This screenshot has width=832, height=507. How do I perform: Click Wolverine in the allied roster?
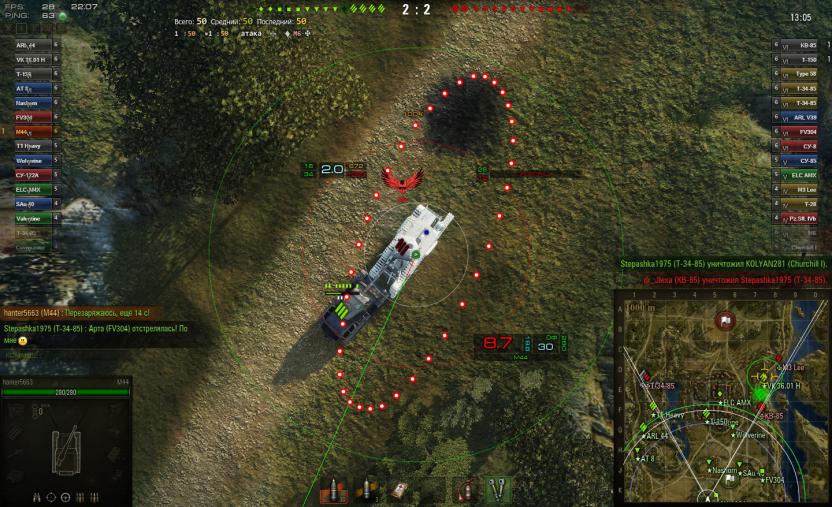click(x=30, y=160)
